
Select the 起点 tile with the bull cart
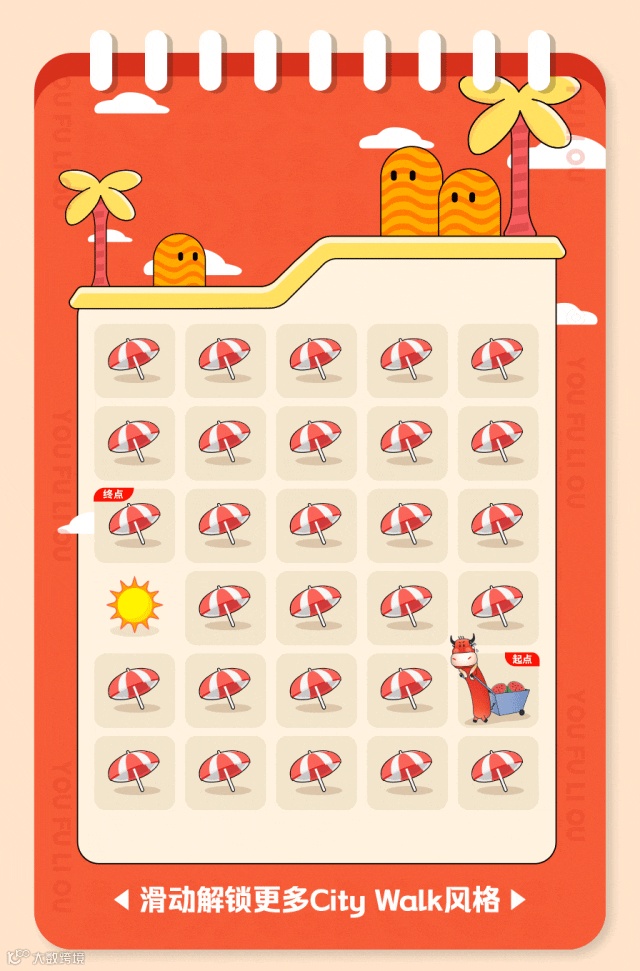click(497, 688)
